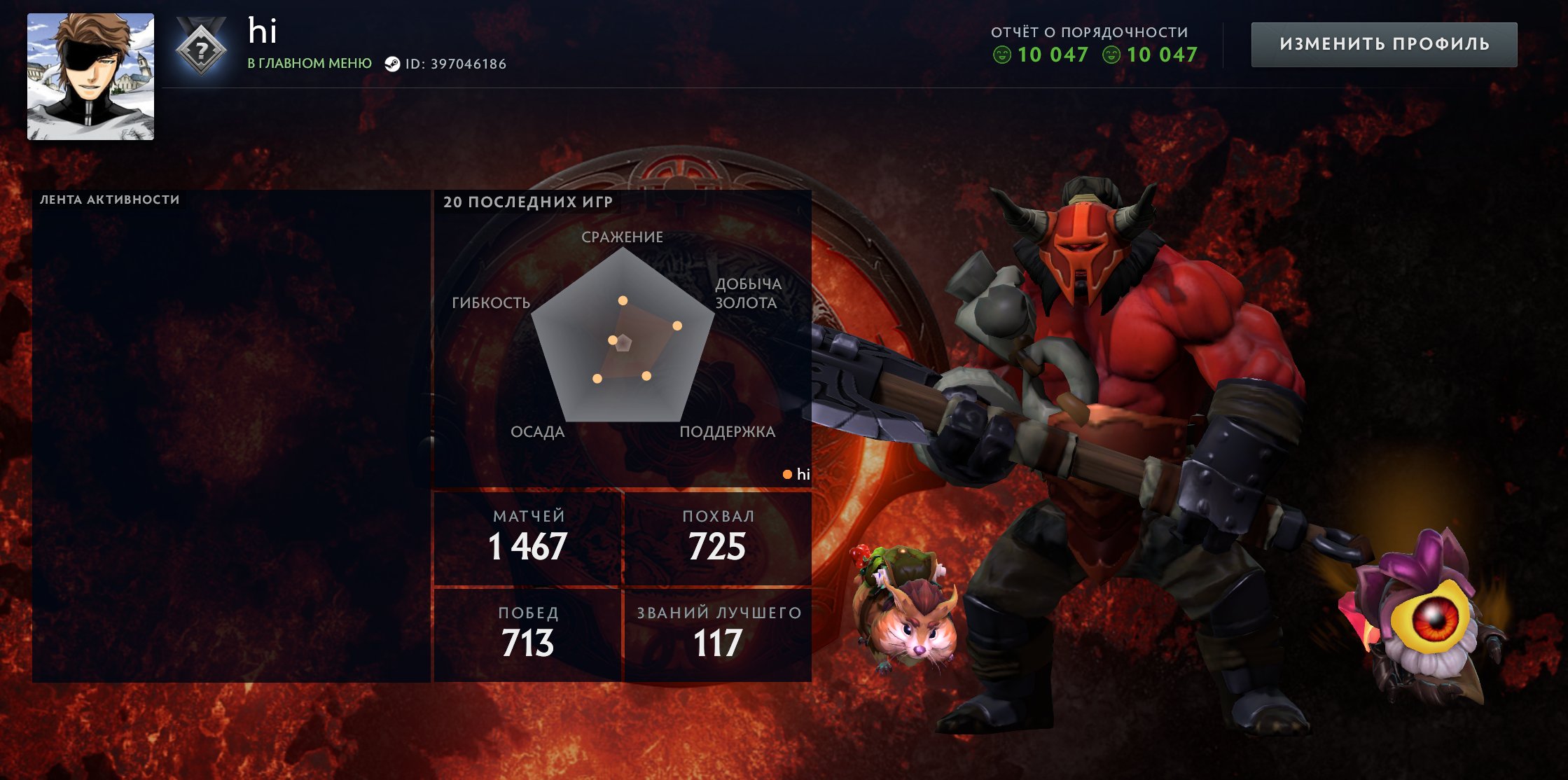Click the Steam logo beside the ID
Screen dimensions: 1568x780
coord(392,64)
